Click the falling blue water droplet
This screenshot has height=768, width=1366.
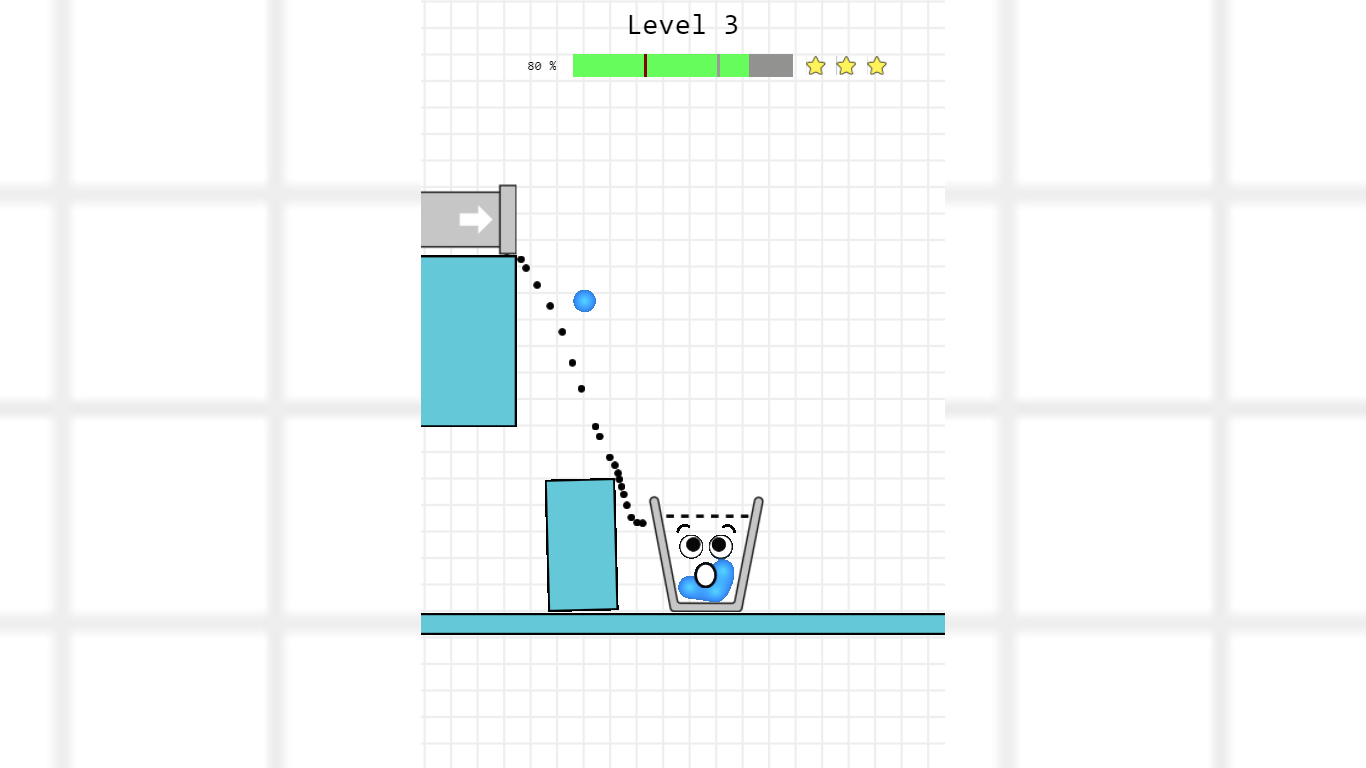[584, 300]
